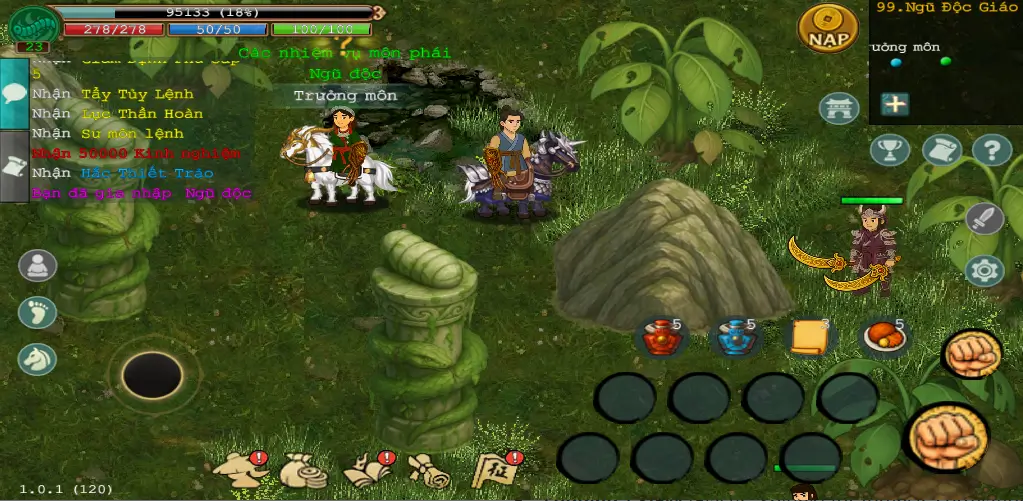1023x501 pixels.
Task: Use the yellow scroll item slot
Action: tap(810, 339)
